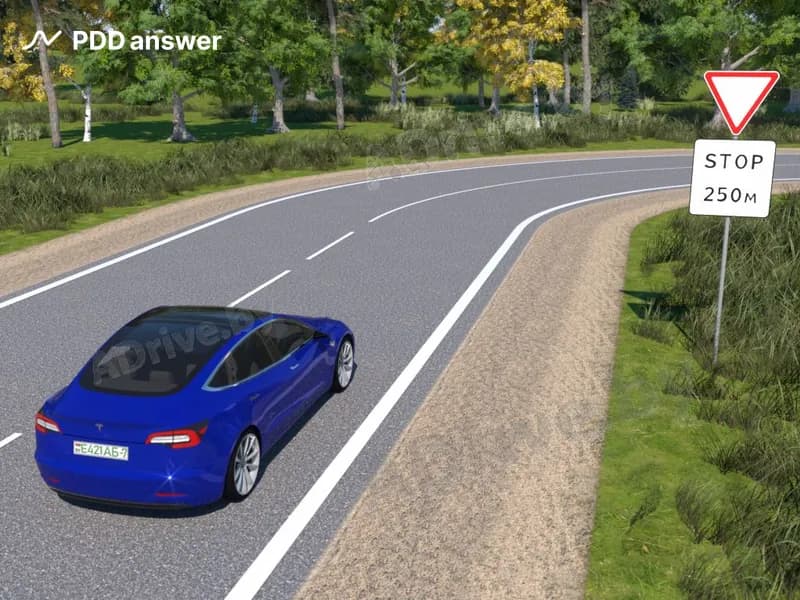Image resolution: width=800 pixels, height=600 pixels.
Task: Click the PDD answer logo
Action: 121,41
